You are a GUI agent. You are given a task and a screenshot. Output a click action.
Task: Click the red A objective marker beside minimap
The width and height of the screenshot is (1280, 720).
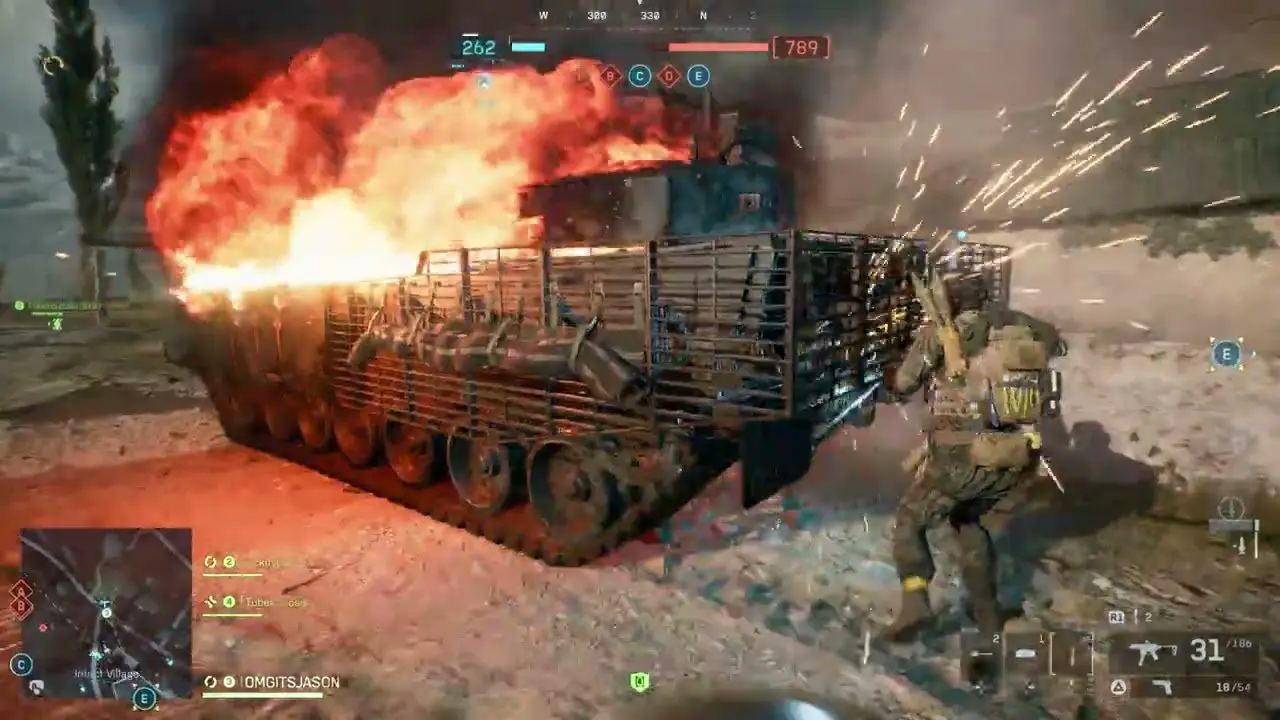(x=20, y=590)
